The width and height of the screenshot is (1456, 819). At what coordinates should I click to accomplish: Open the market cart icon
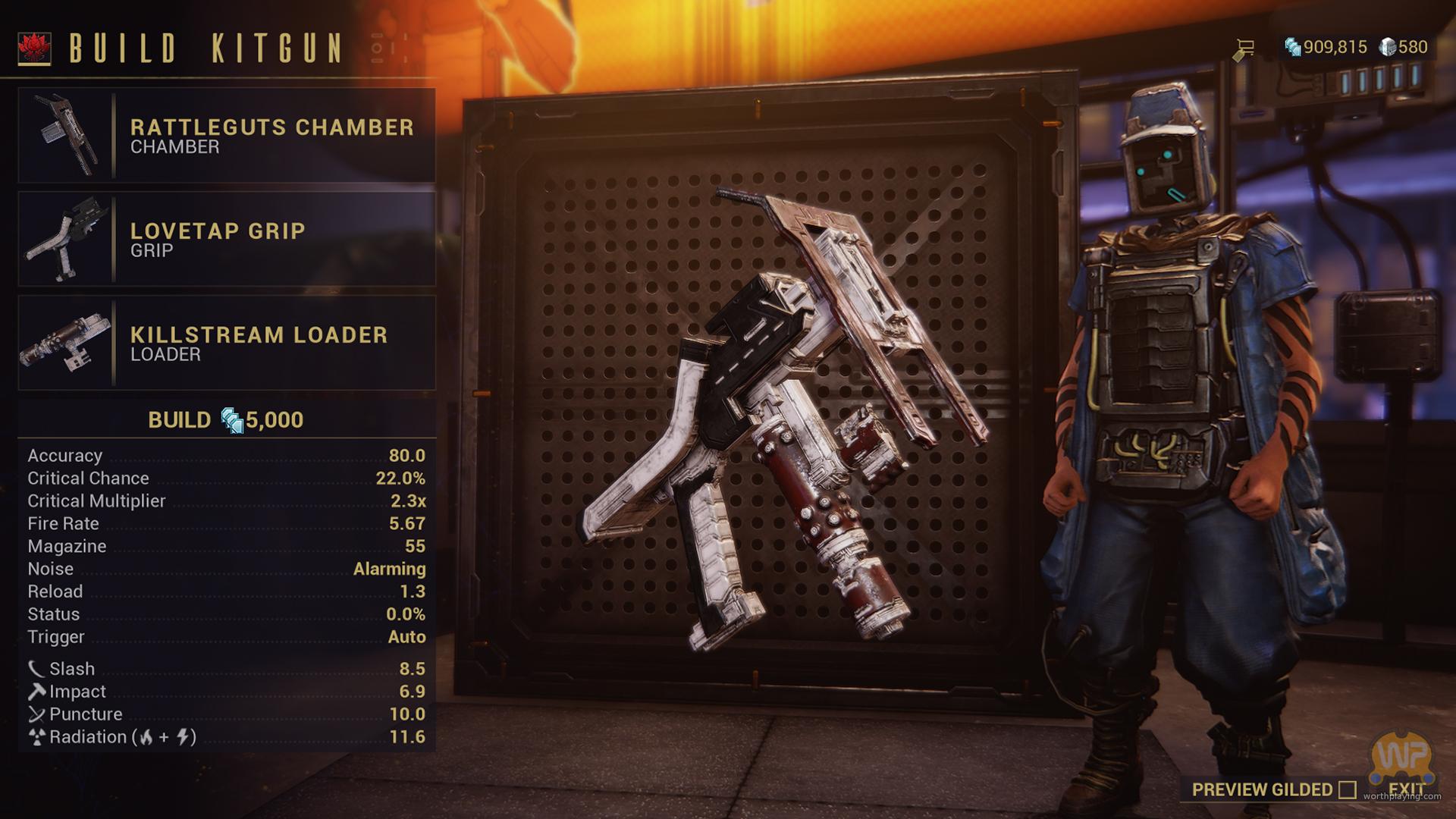coord(1244,49)
